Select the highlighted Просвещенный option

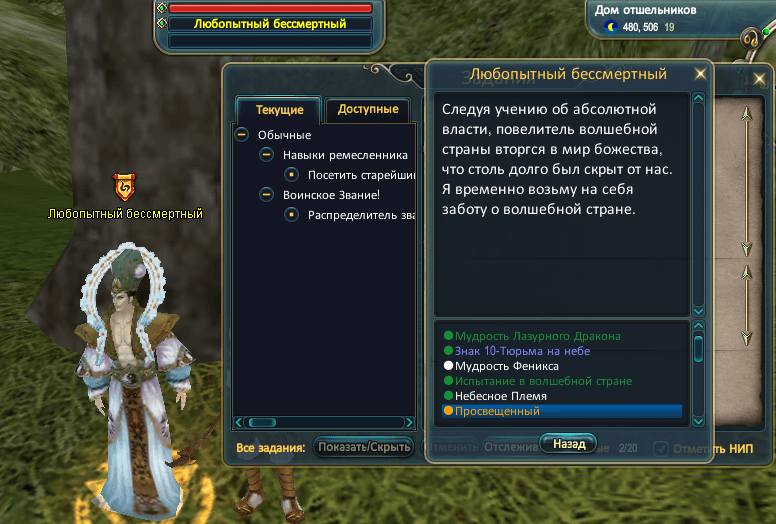pos(497,411)
